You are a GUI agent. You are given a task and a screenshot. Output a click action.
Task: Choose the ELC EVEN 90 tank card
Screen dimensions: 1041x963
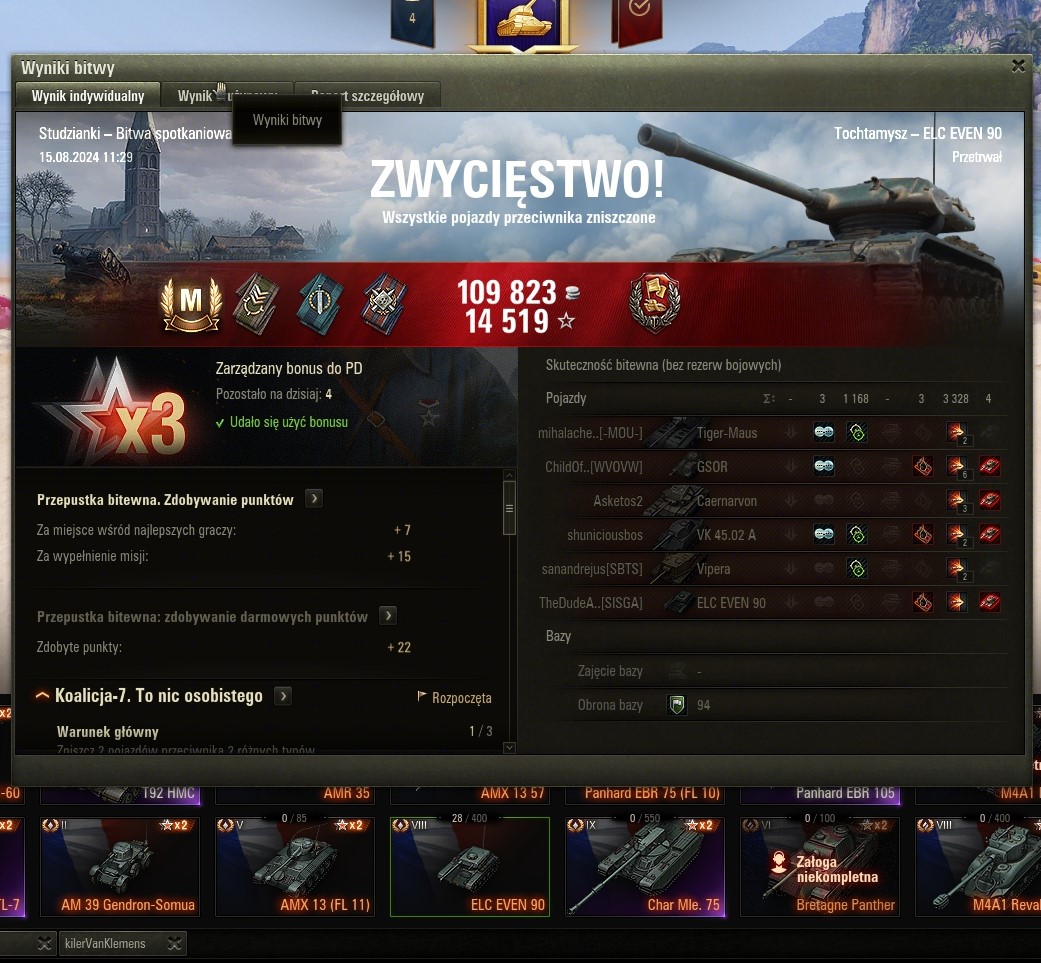(470, 866)
